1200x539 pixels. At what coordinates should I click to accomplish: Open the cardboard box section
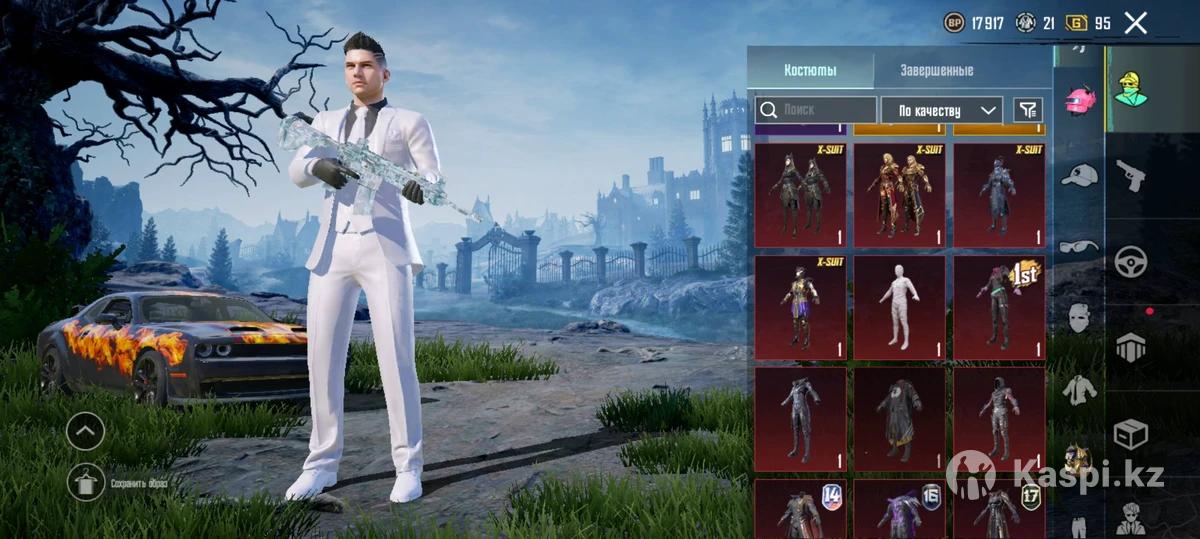1130,433
